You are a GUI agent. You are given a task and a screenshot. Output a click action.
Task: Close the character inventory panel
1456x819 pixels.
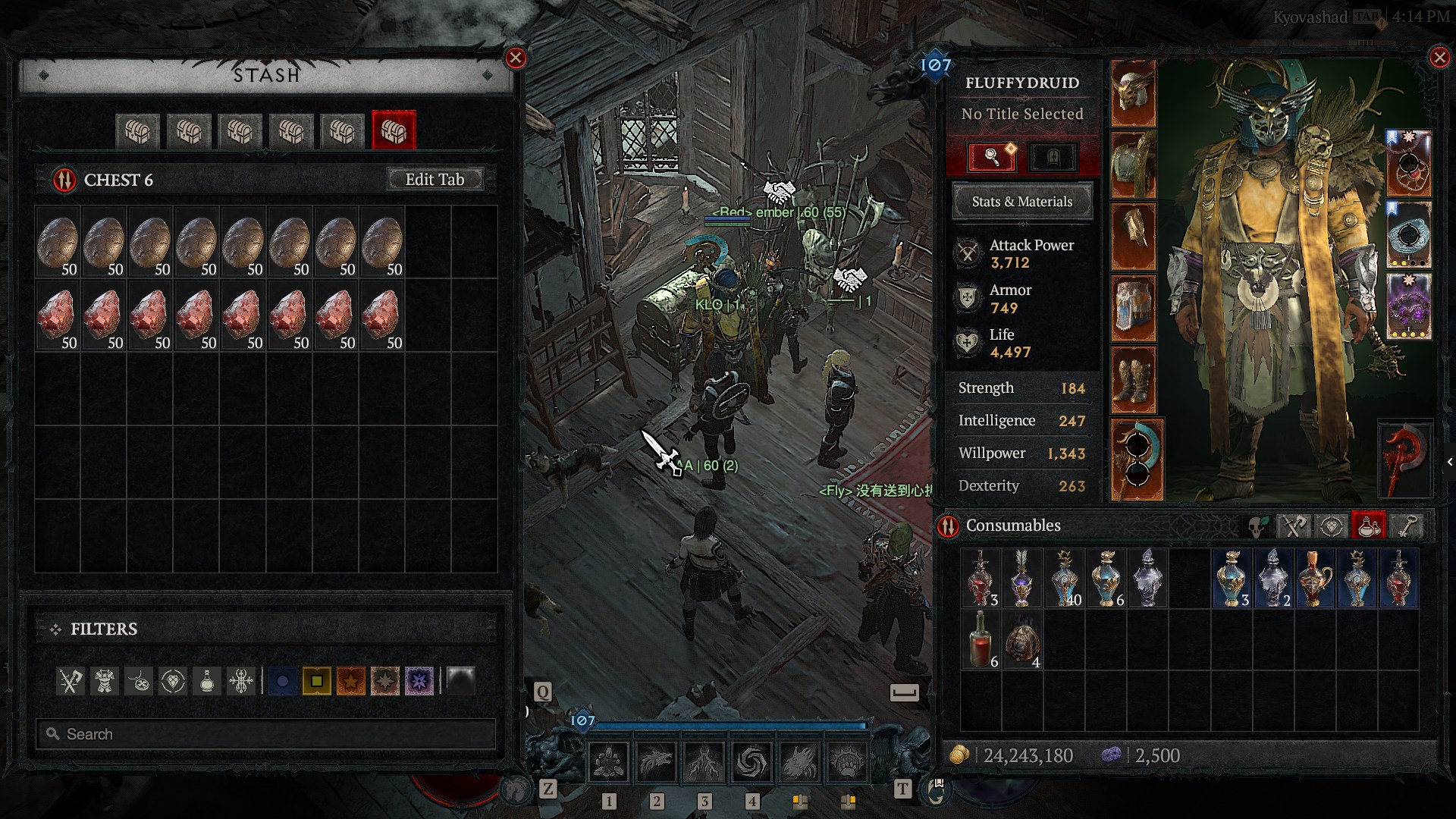[x=1439, y=58]
